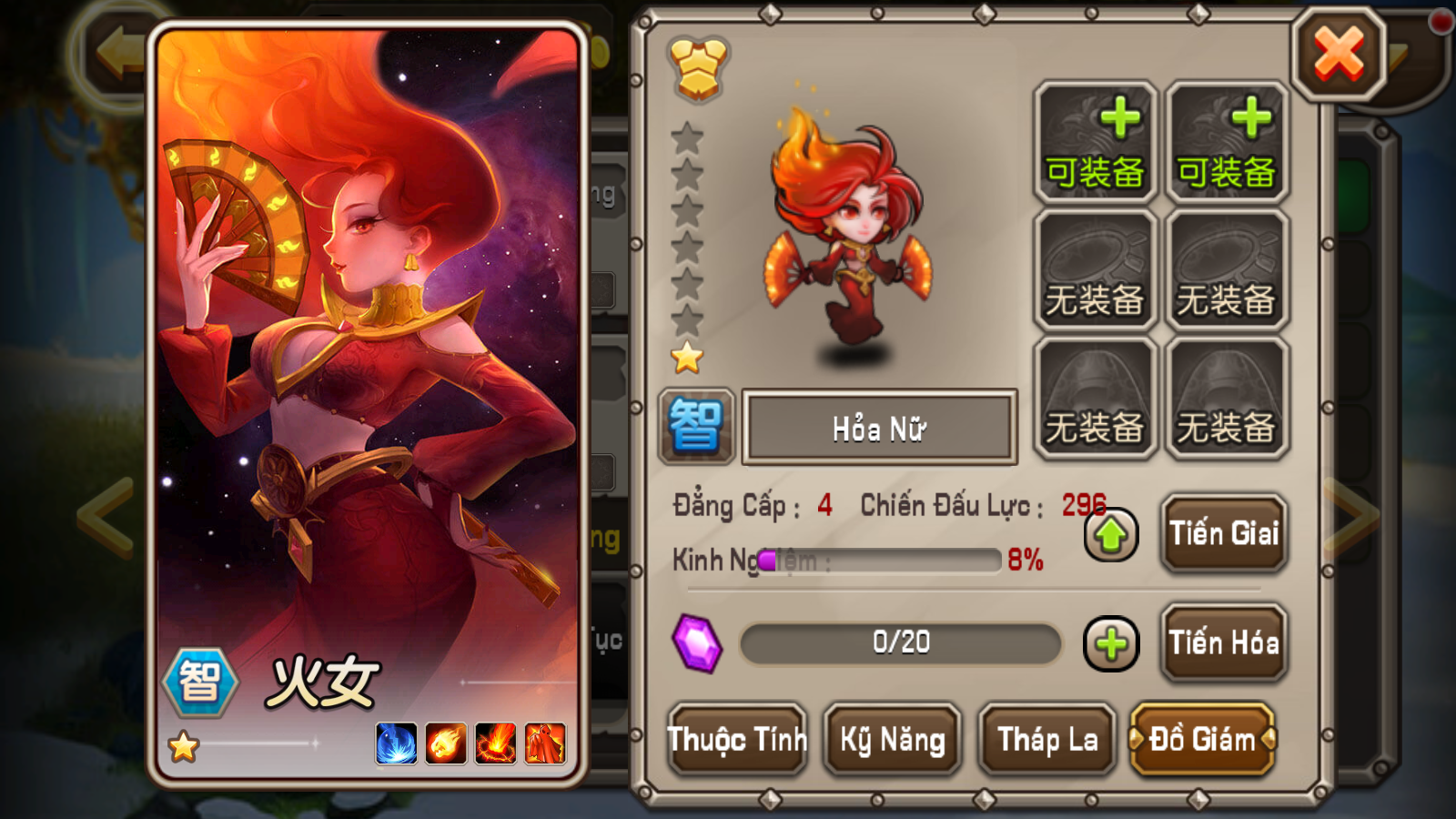The height and width of the screenshot is (819, 1456).
Task: Switch to the Kỹ Năng tab
Action: tap(892, 741)
